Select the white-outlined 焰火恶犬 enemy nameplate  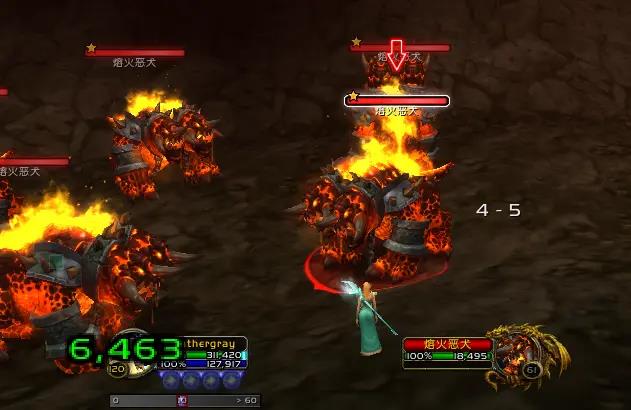[398, 100]
